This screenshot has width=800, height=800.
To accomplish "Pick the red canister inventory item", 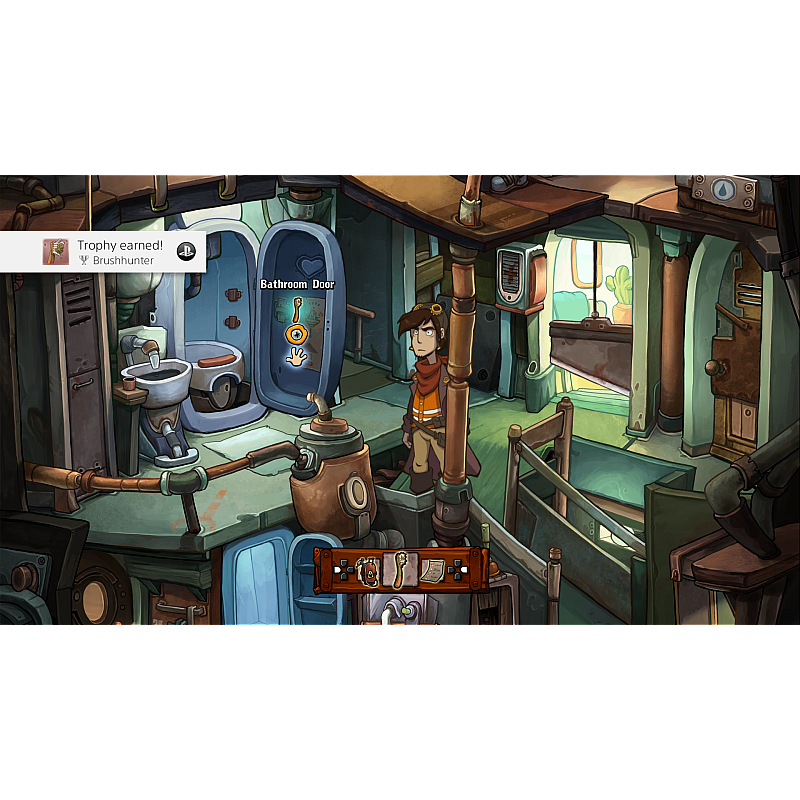I will tap(369, 570).
